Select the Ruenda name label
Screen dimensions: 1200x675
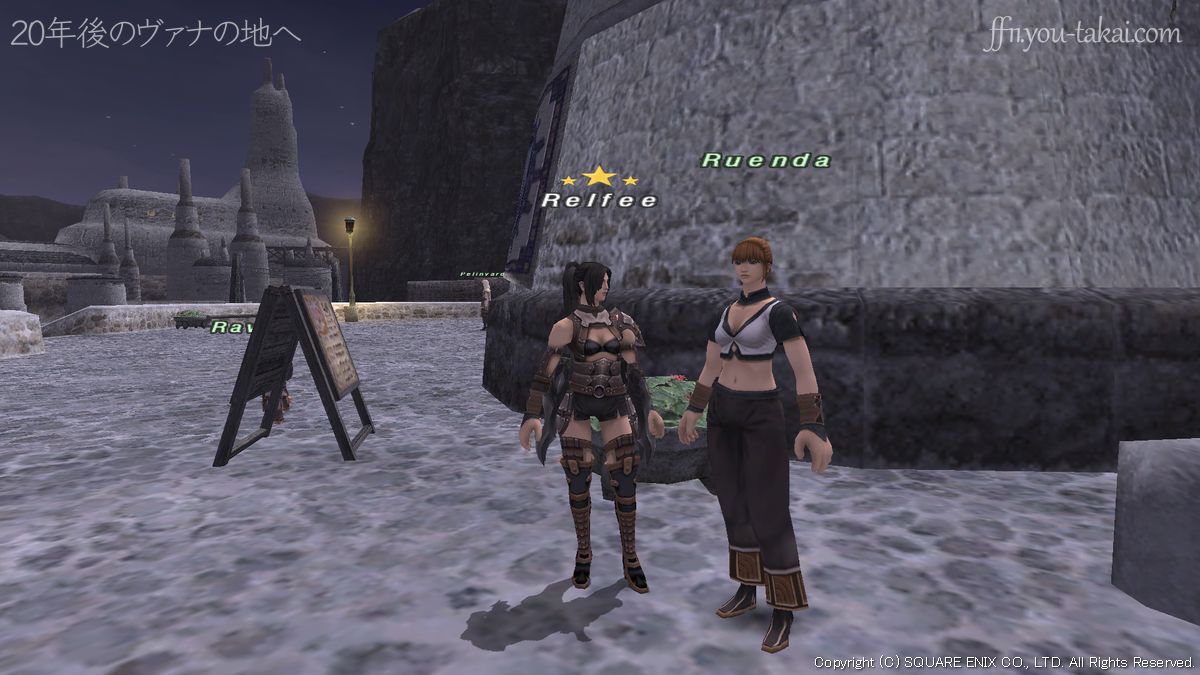point(766,160)
